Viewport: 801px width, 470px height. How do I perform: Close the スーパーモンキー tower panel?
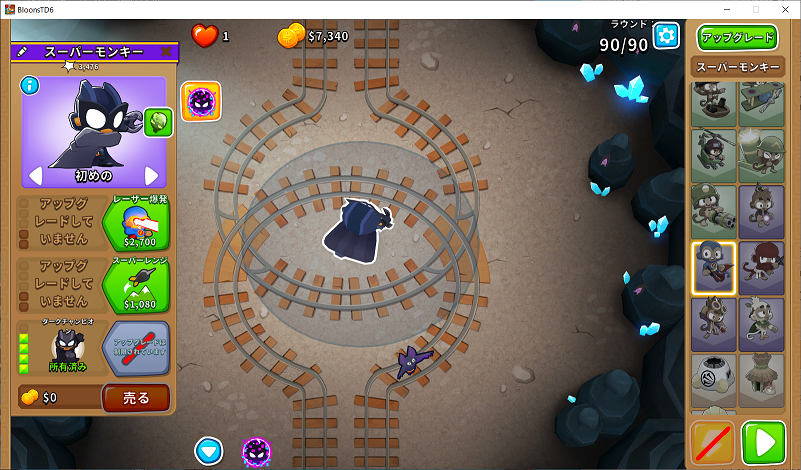[x=167, y=52]
